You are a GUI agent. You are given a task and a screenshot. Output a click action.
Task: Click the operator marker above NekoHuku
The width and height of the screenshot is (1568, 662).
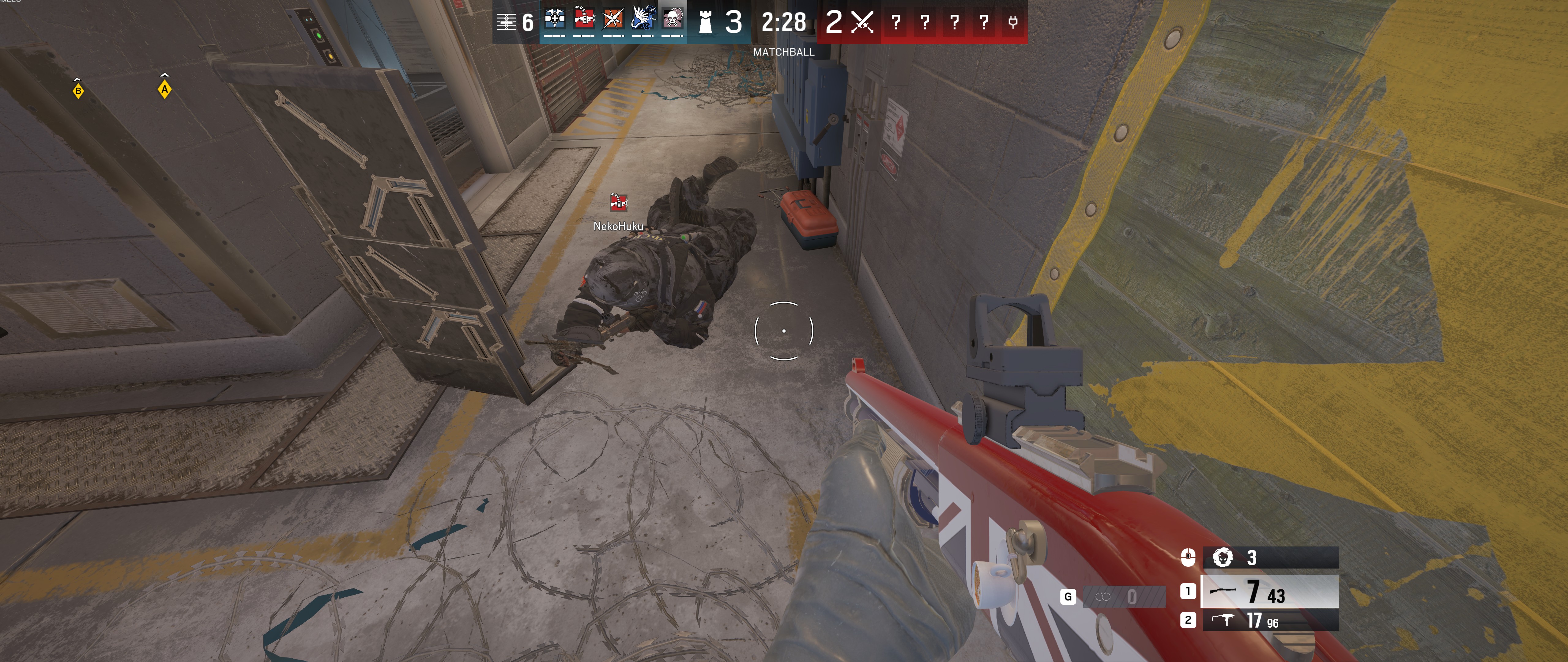[618, 203]
